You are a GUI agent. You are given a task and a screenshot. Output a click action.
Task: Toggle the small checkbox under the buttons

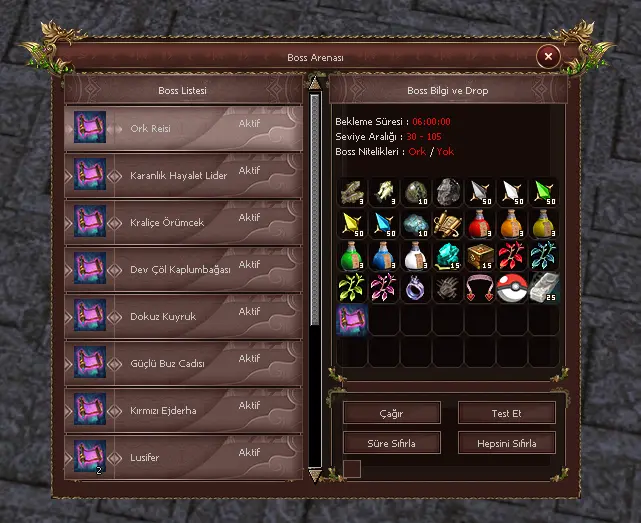point(352,468)
